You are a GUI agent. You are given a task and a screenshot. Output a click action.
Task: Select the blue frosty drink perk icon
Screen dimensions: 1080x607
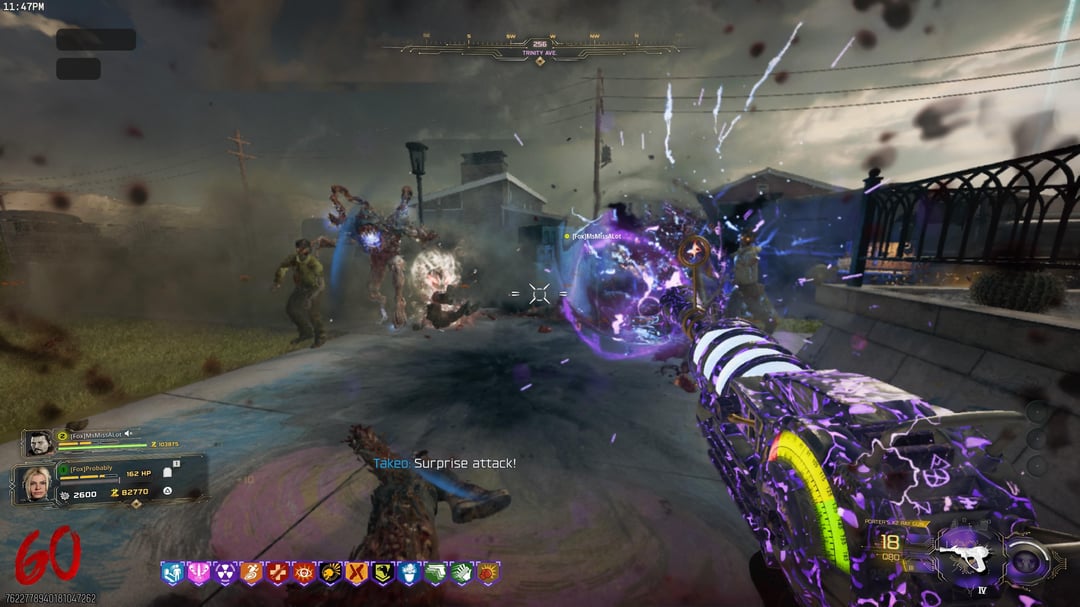pos(408,573)
